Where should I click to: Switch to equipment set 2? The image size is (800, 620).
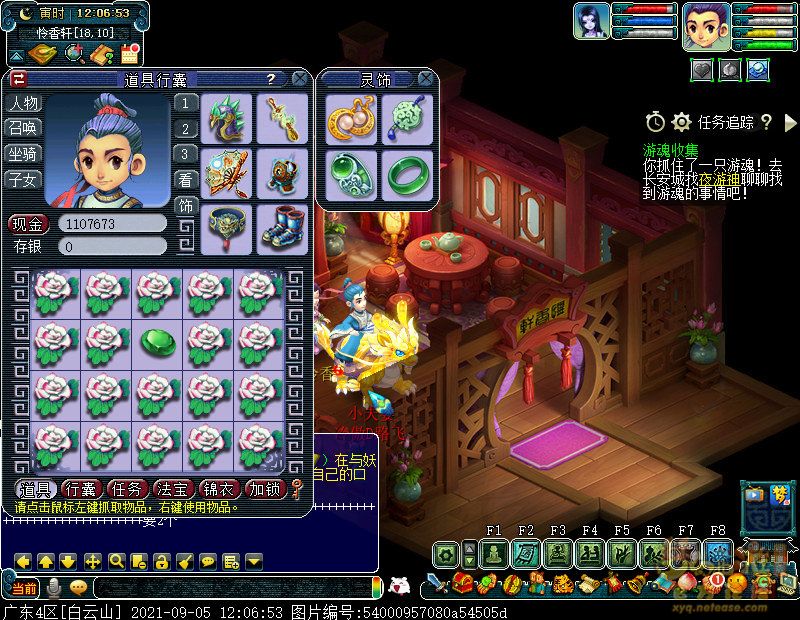tap(185, 129)
